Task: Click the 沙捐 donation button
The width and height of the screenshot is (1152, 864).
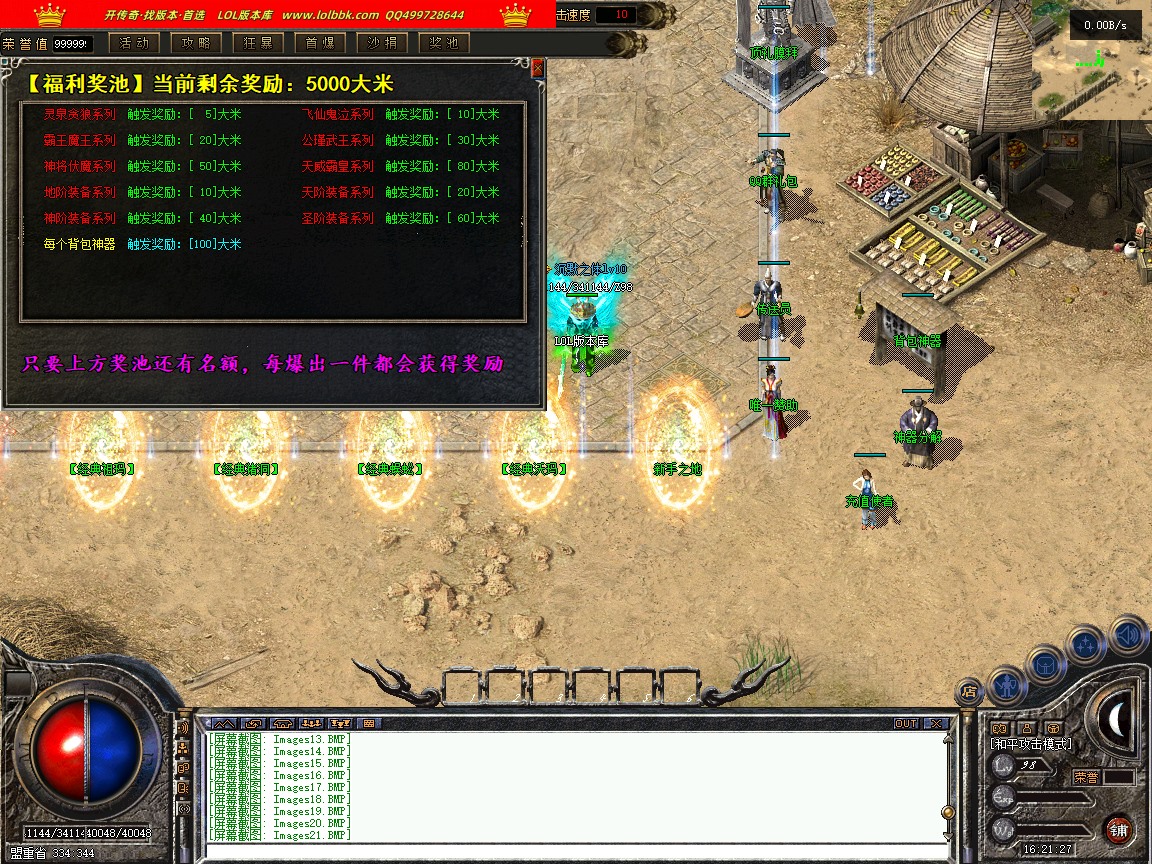Action: click(x=382, y=43)
